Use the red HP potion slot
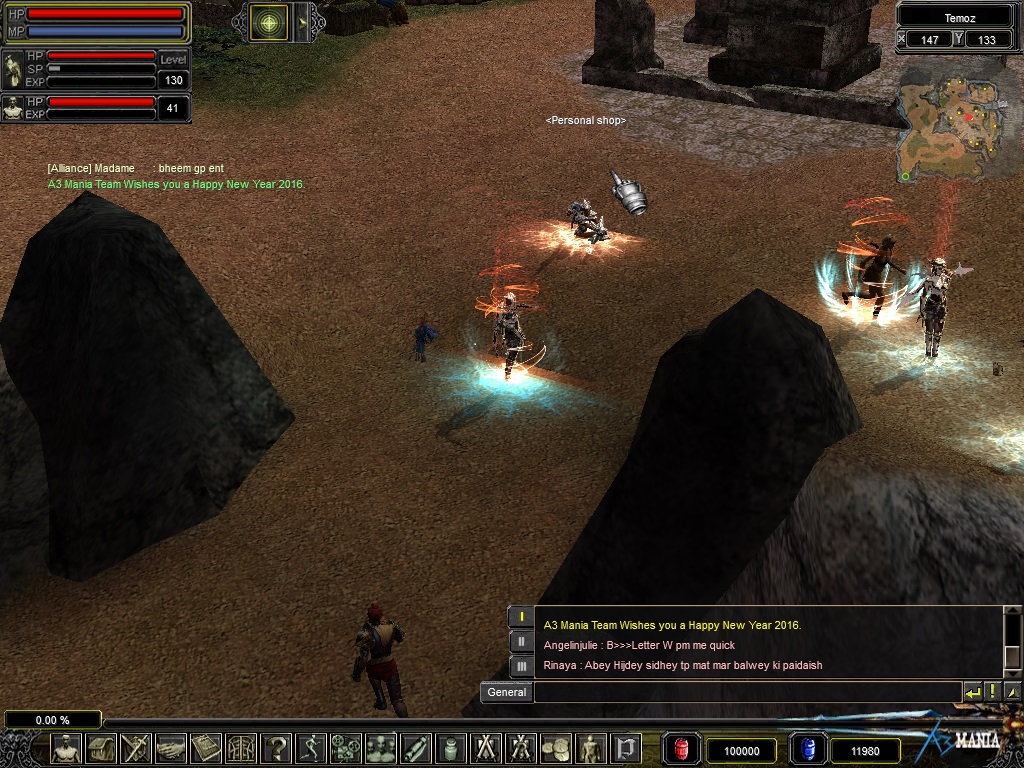This screenshot has width=1024, height=768. [682, 749]
